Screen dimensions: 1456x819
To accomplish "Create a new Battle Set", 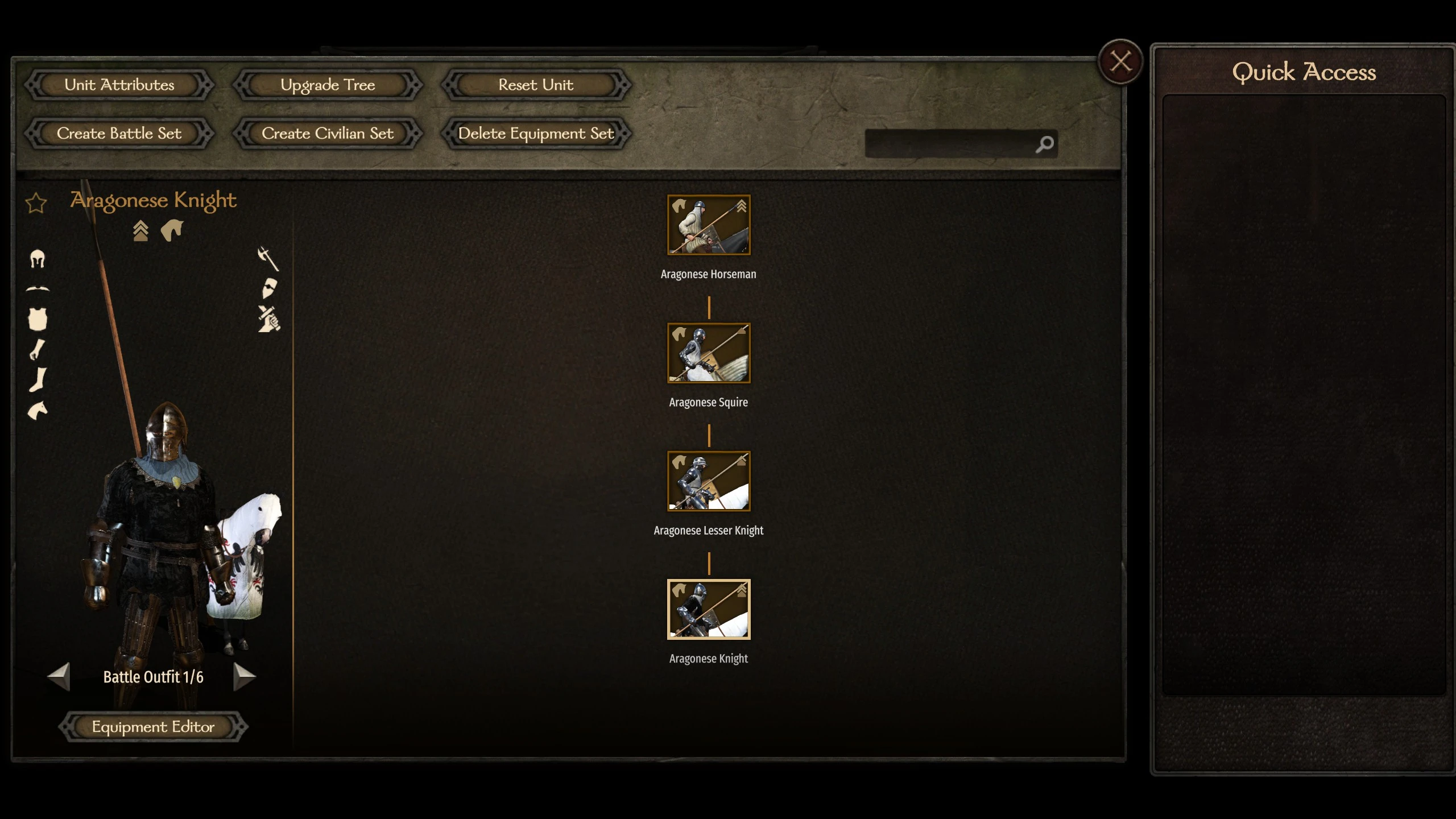I will pos(119,134).
